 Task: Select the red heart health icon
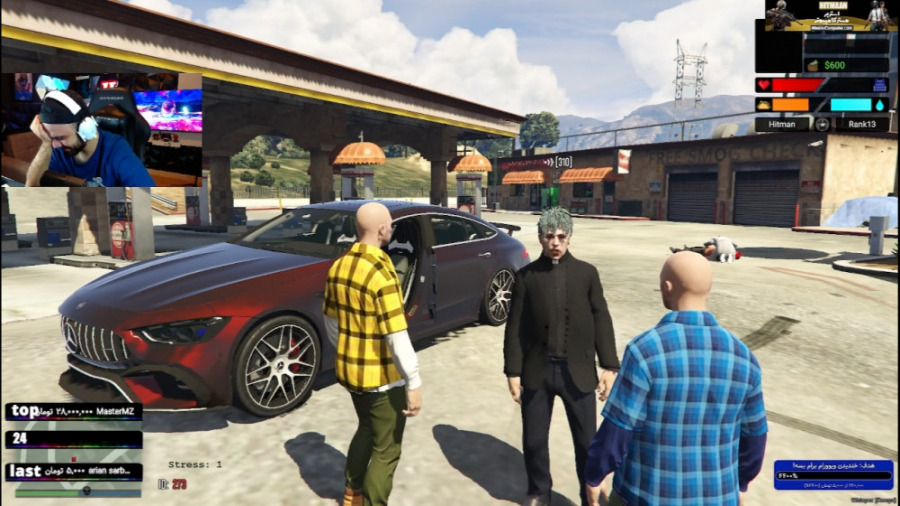763,85
